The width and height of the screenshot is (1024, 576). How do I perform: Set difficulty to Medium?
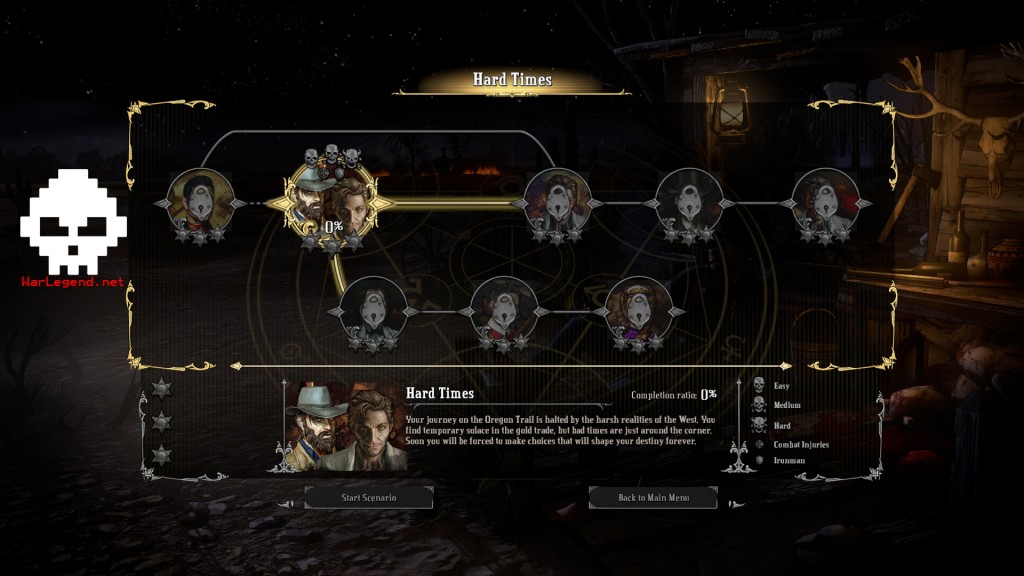coord(758,405)
